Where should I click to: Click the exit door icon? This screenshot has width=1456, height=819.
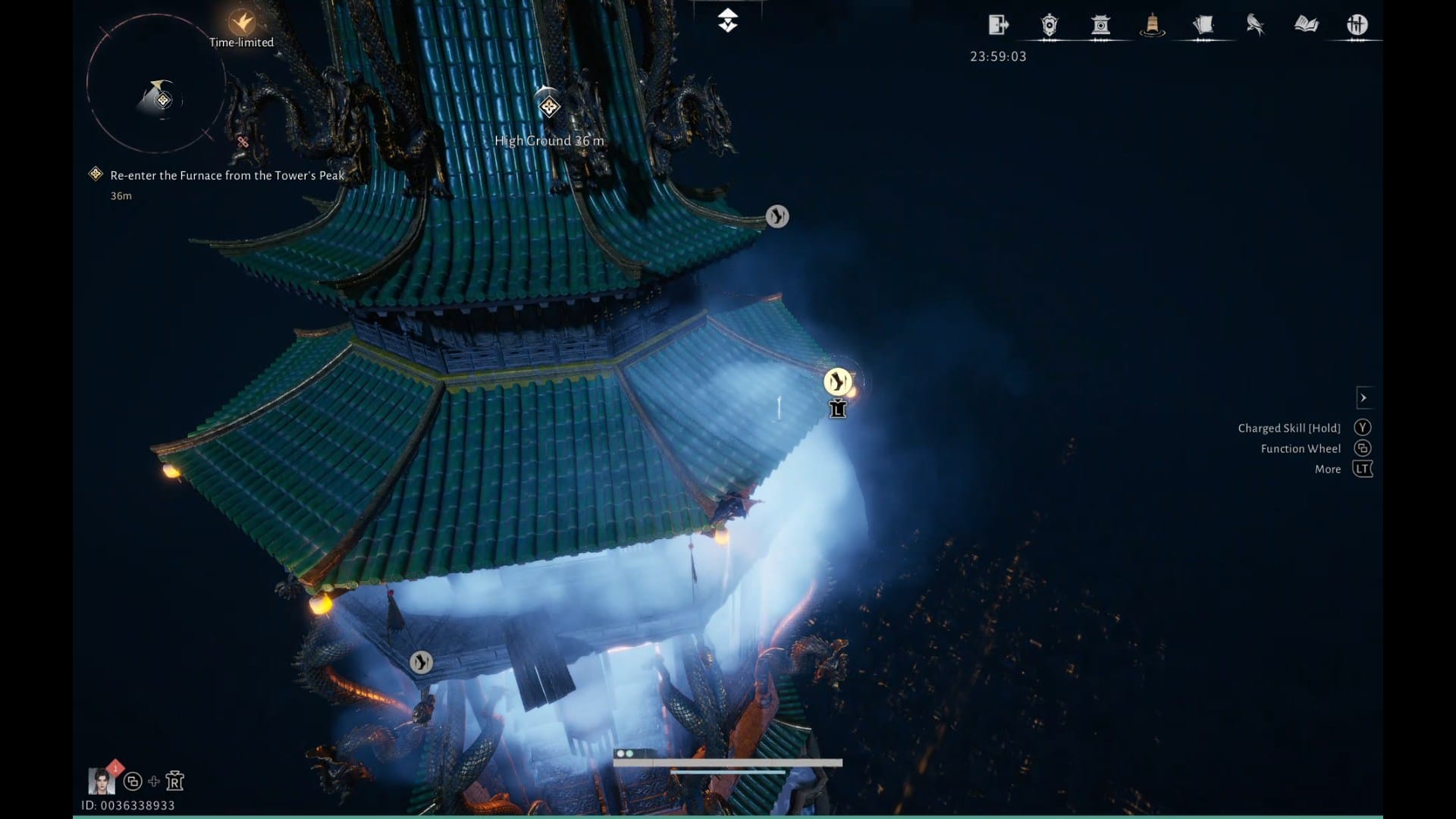[x=998, y=25]
